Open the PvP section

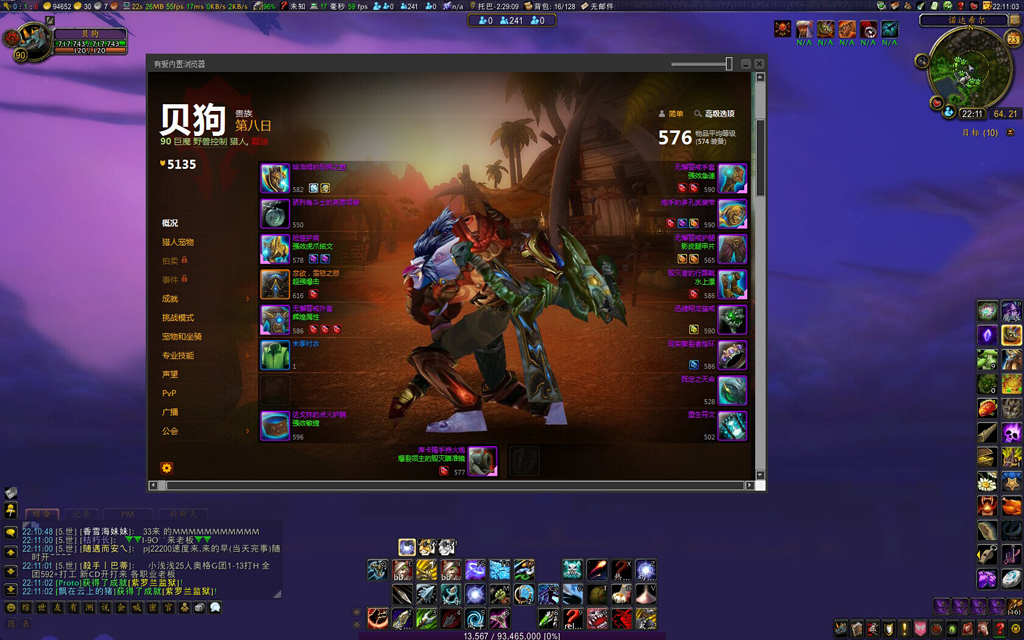pyautogui.click(x=169, y=393)
